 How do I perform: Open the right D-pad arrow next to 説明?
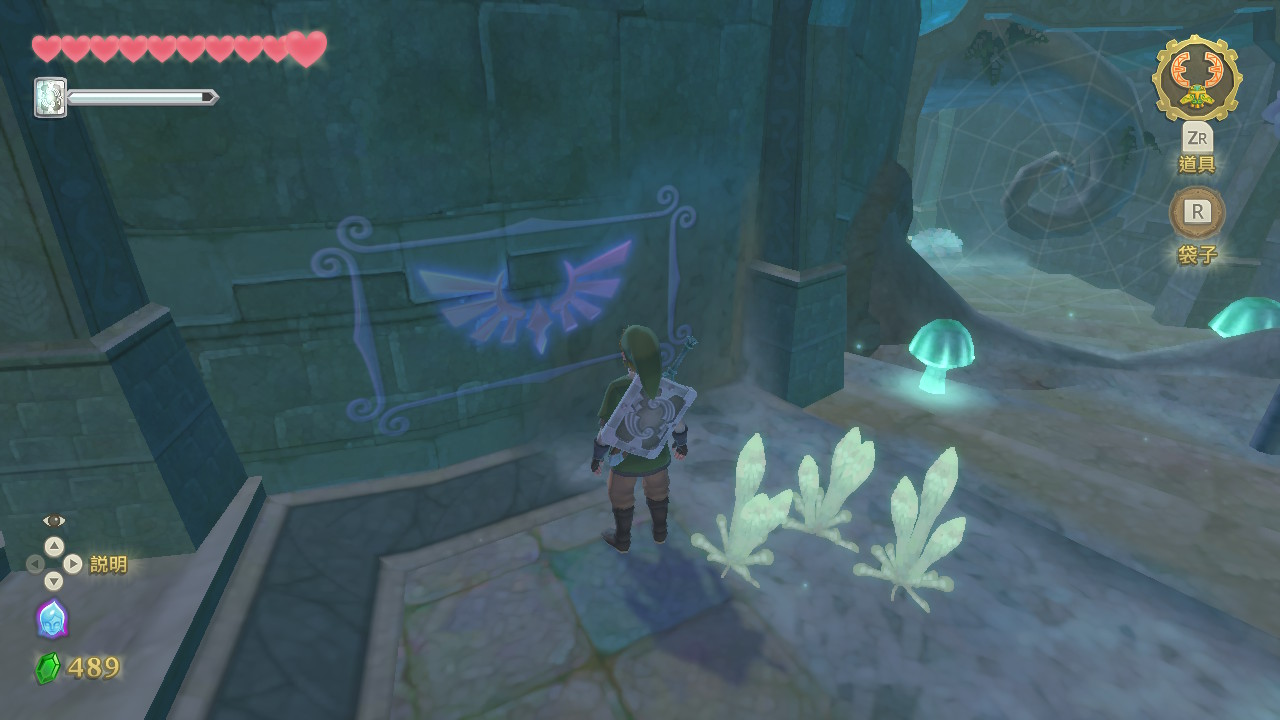[74, 562]
